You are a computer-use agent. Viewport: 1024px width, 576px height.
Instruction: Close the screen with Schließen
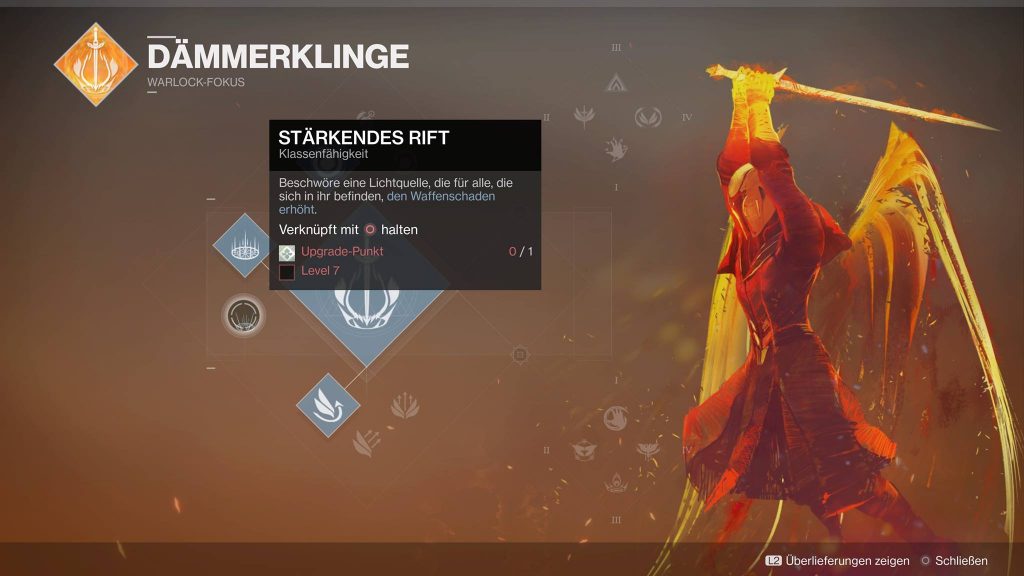tap(954, 560)
